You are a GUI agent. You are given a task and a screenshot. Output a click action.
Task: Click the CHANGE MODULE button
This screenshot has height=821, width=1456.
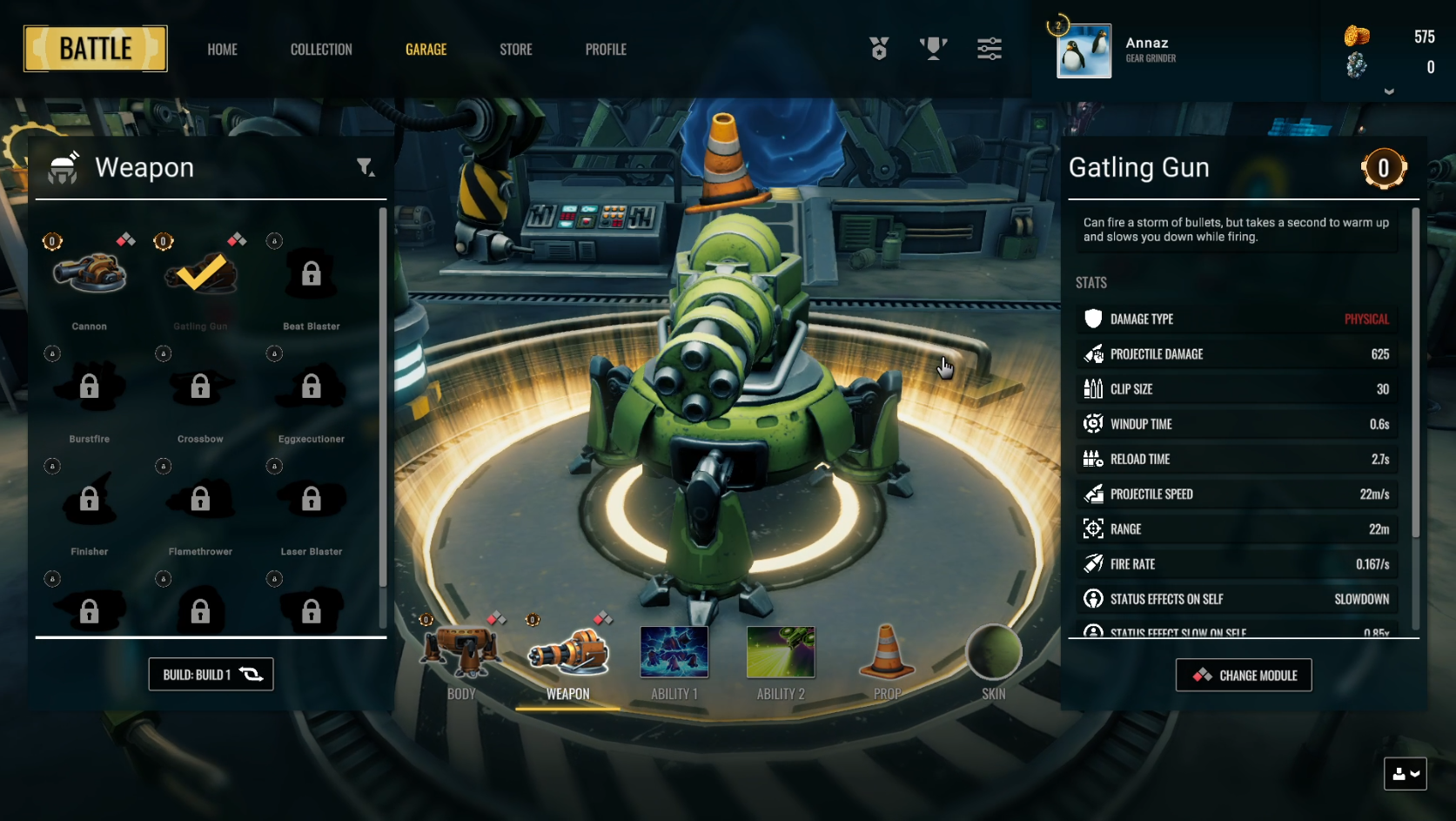pos(1244,676)
